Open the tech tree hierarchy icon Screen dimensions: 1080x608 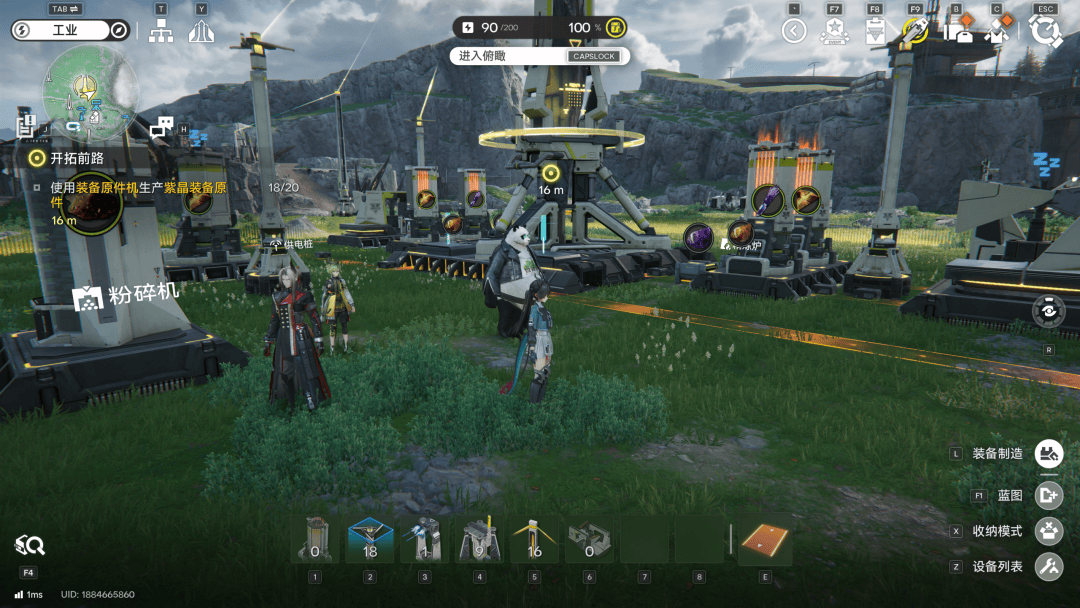(x=161, y=32)
